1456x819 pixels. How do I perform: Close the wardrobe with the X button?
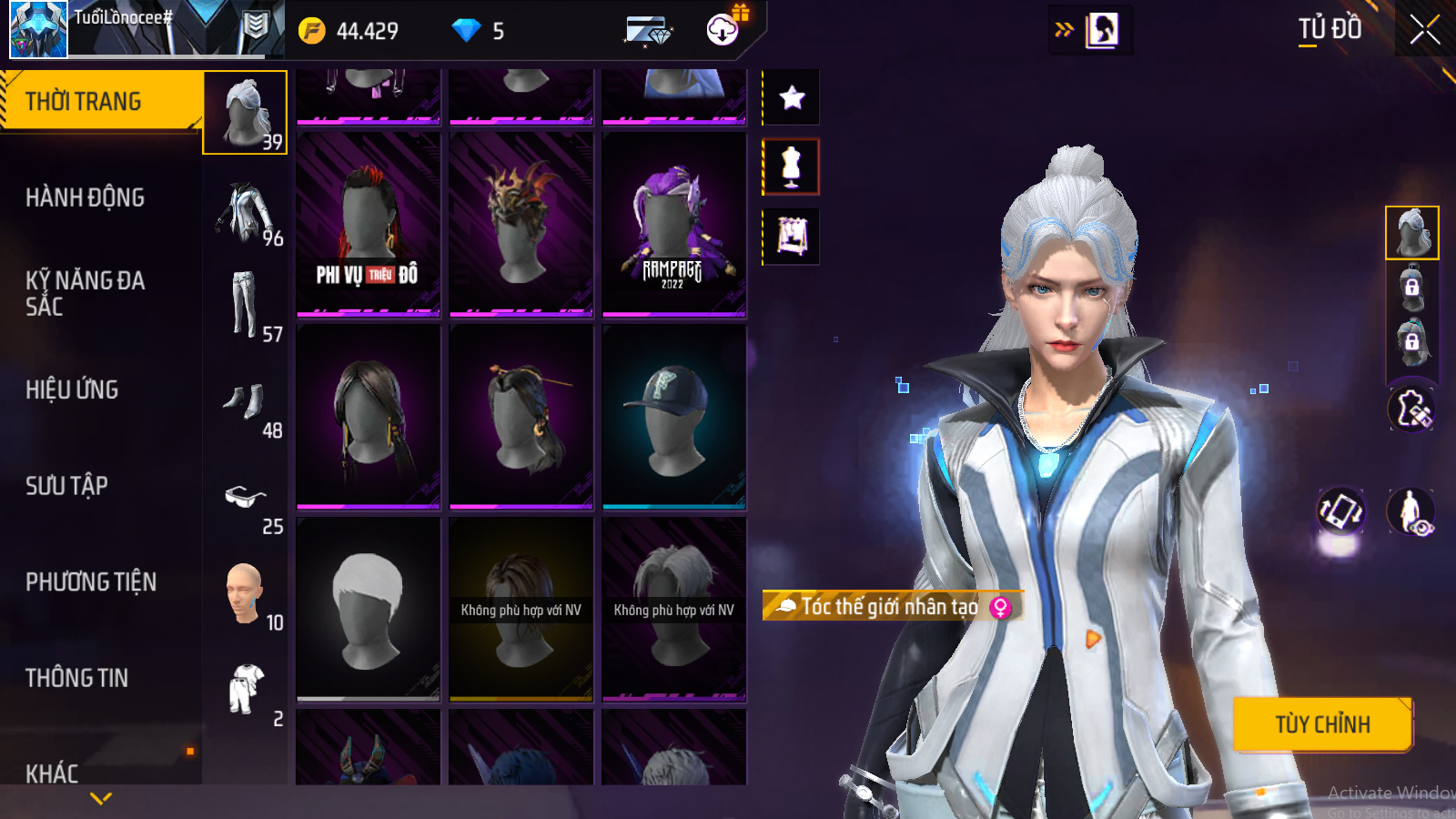pos(1424,30)
